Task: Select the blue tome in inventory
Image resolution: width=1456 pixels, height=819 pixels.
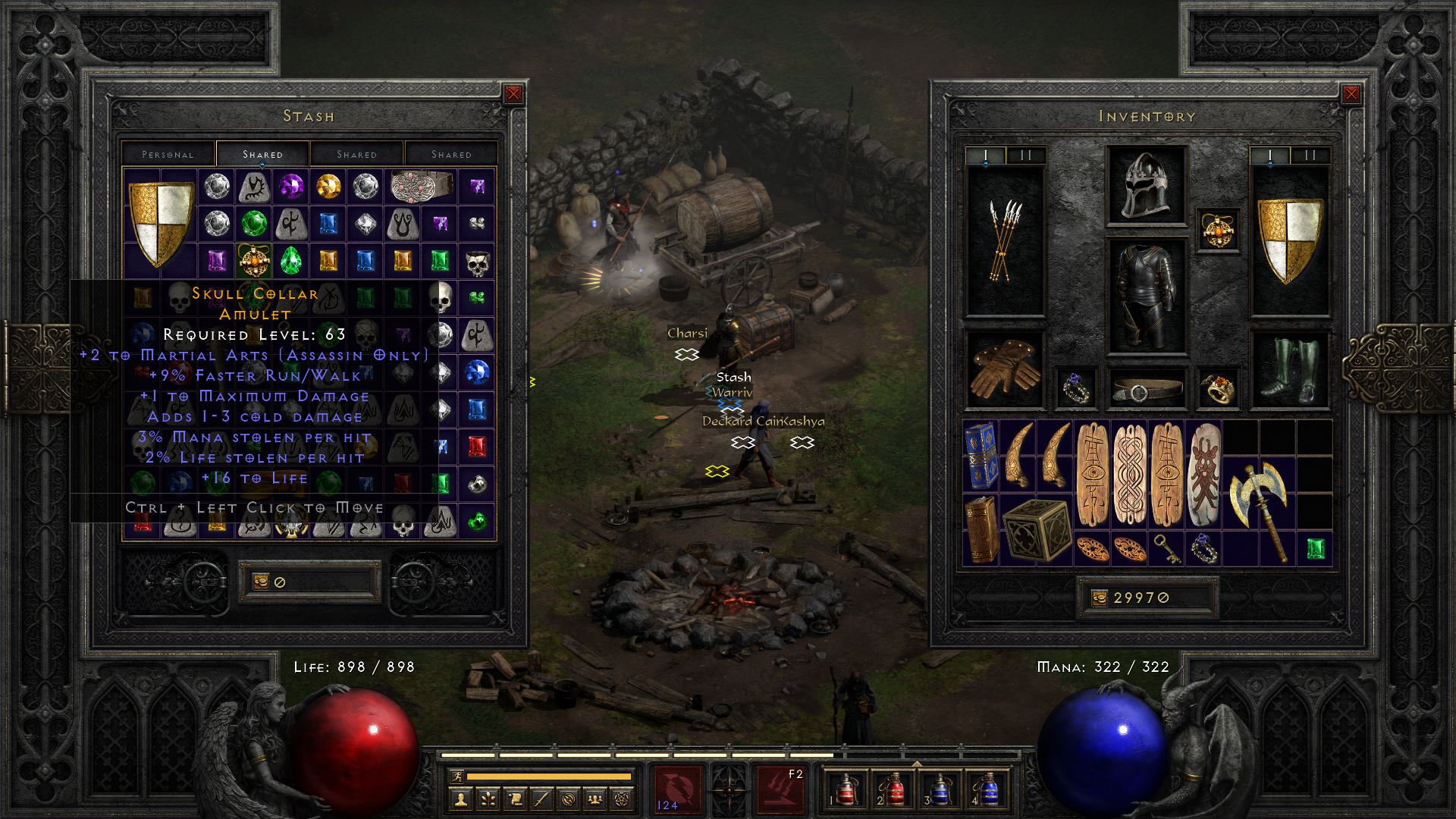Action: (x=981, y=456)
